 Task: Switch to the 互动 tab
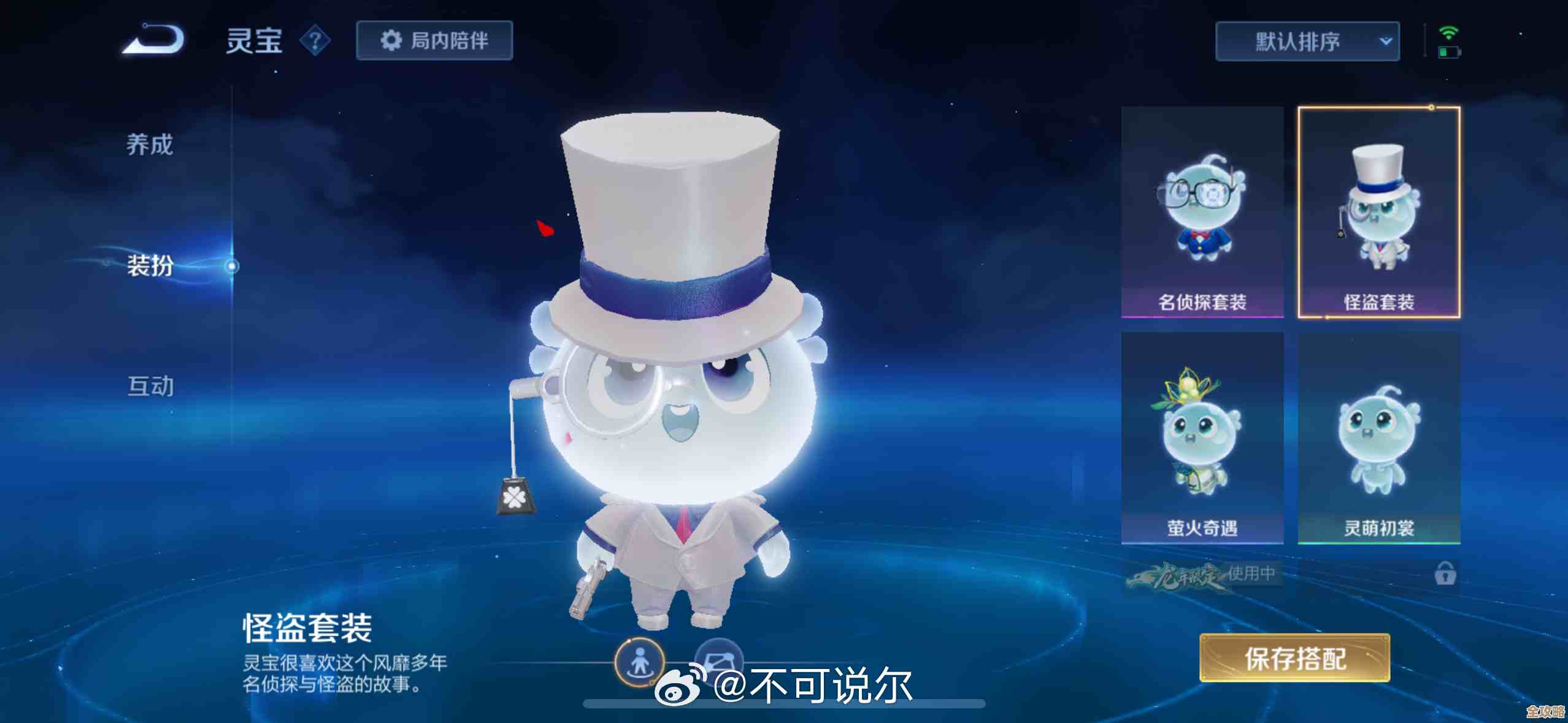[150, 386]
